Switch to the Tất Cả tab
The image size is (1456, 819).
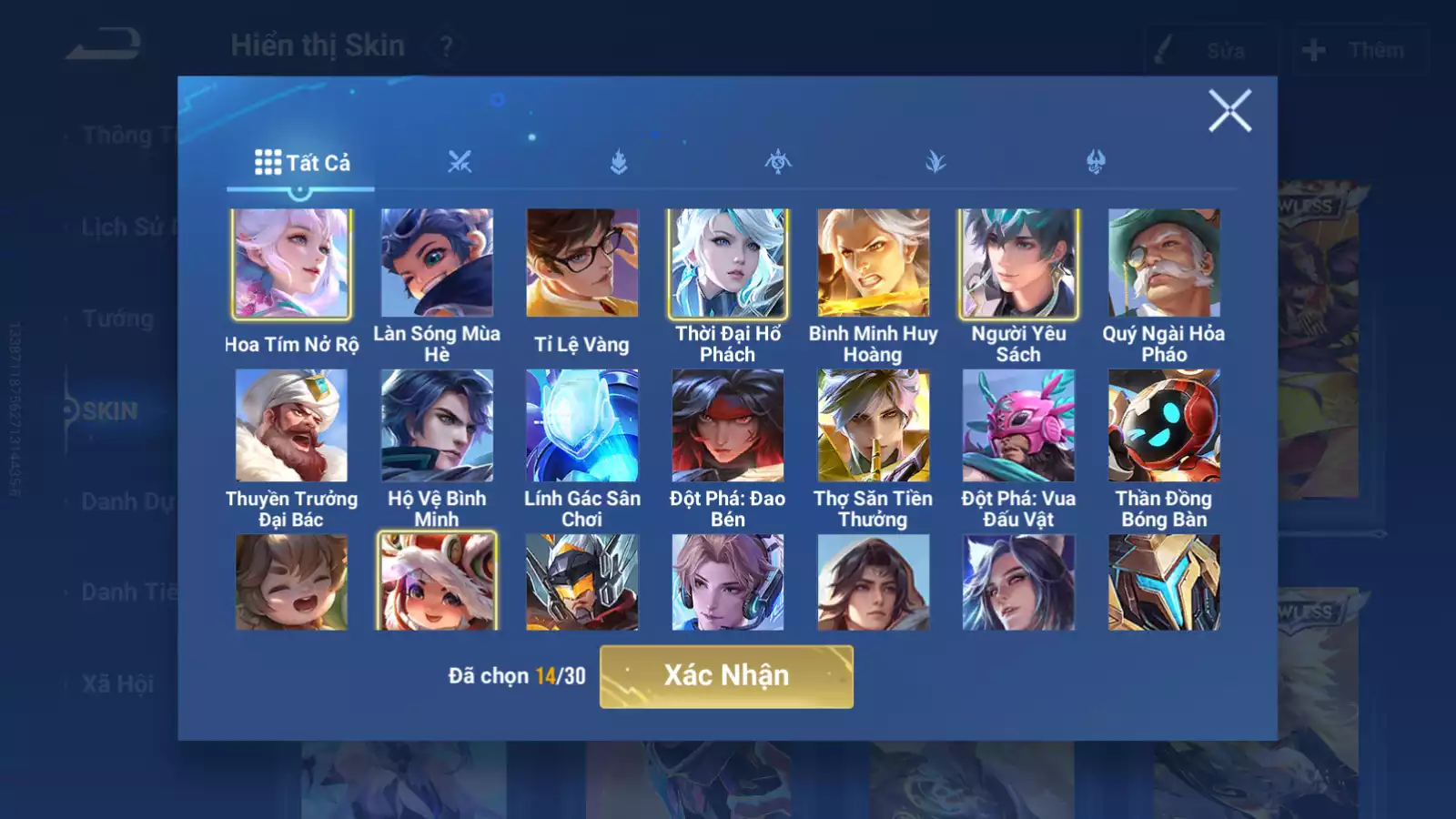tap(301, 163)
